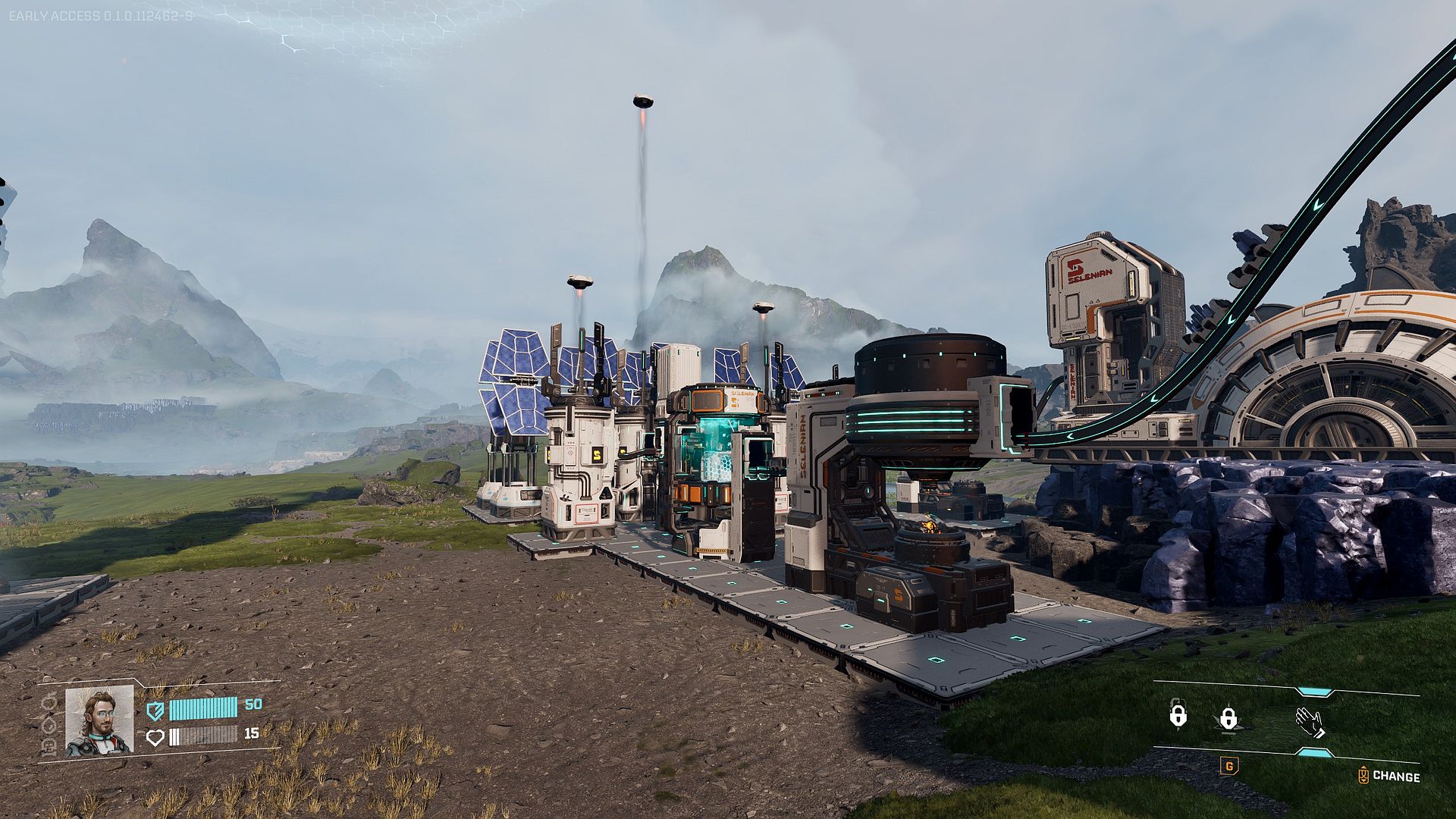Select the locked slot with hooked top
The width and height of the screenshot is (1456, 819).
point(1178,714)
